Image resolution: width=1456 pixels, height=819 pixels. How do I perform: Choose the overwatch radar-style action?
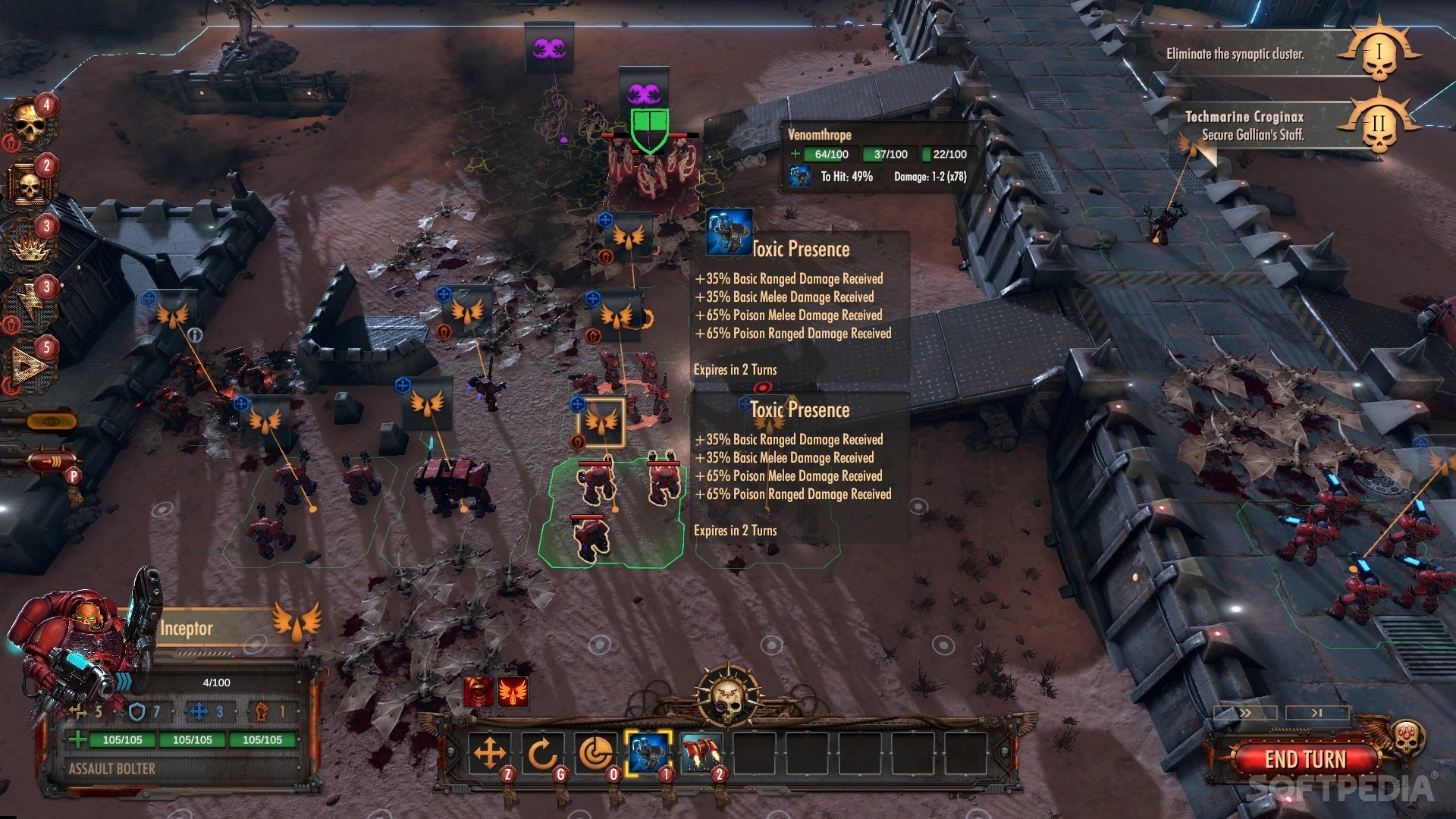point(595,754)
